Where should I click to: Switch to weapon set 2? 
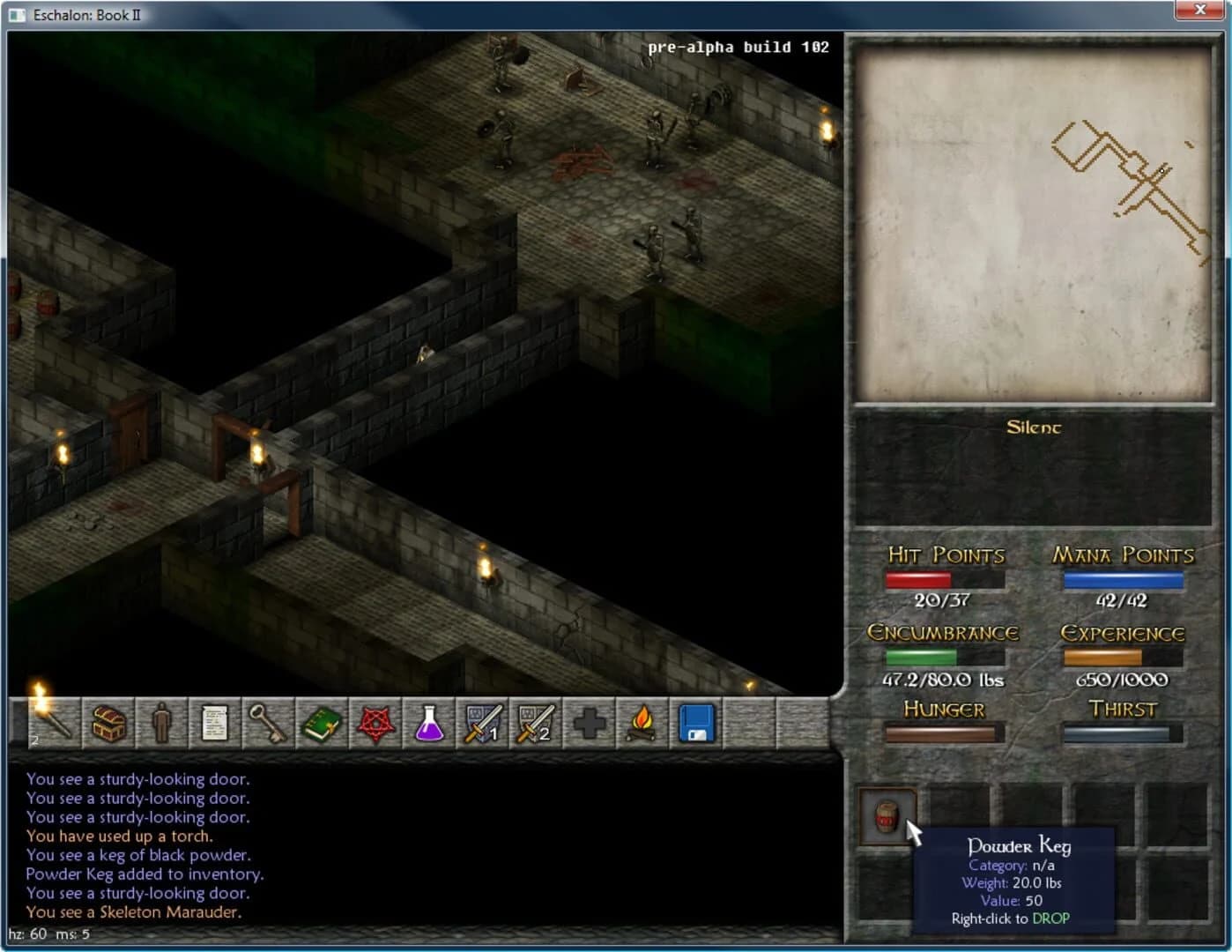point(535,723)
